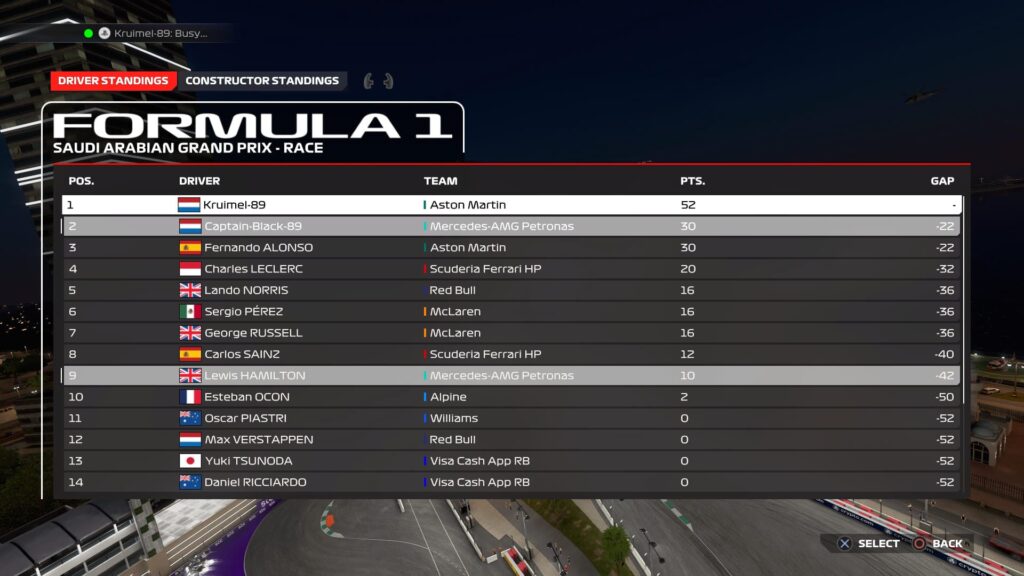The image size is (1024, 576).
Task: Select Sergio Pérez's standings entry
Action: 511,312
